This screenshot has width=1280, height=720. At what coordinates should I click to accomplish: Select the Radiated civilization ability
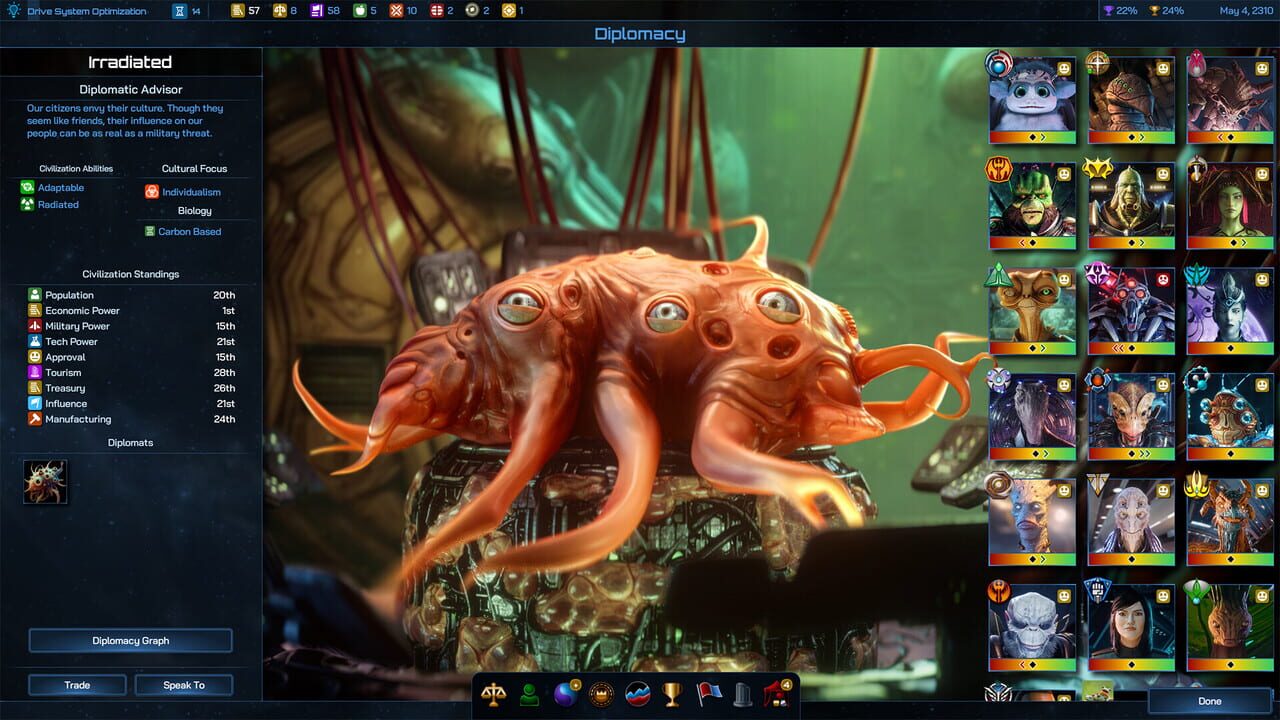click(x=58, y=205)
